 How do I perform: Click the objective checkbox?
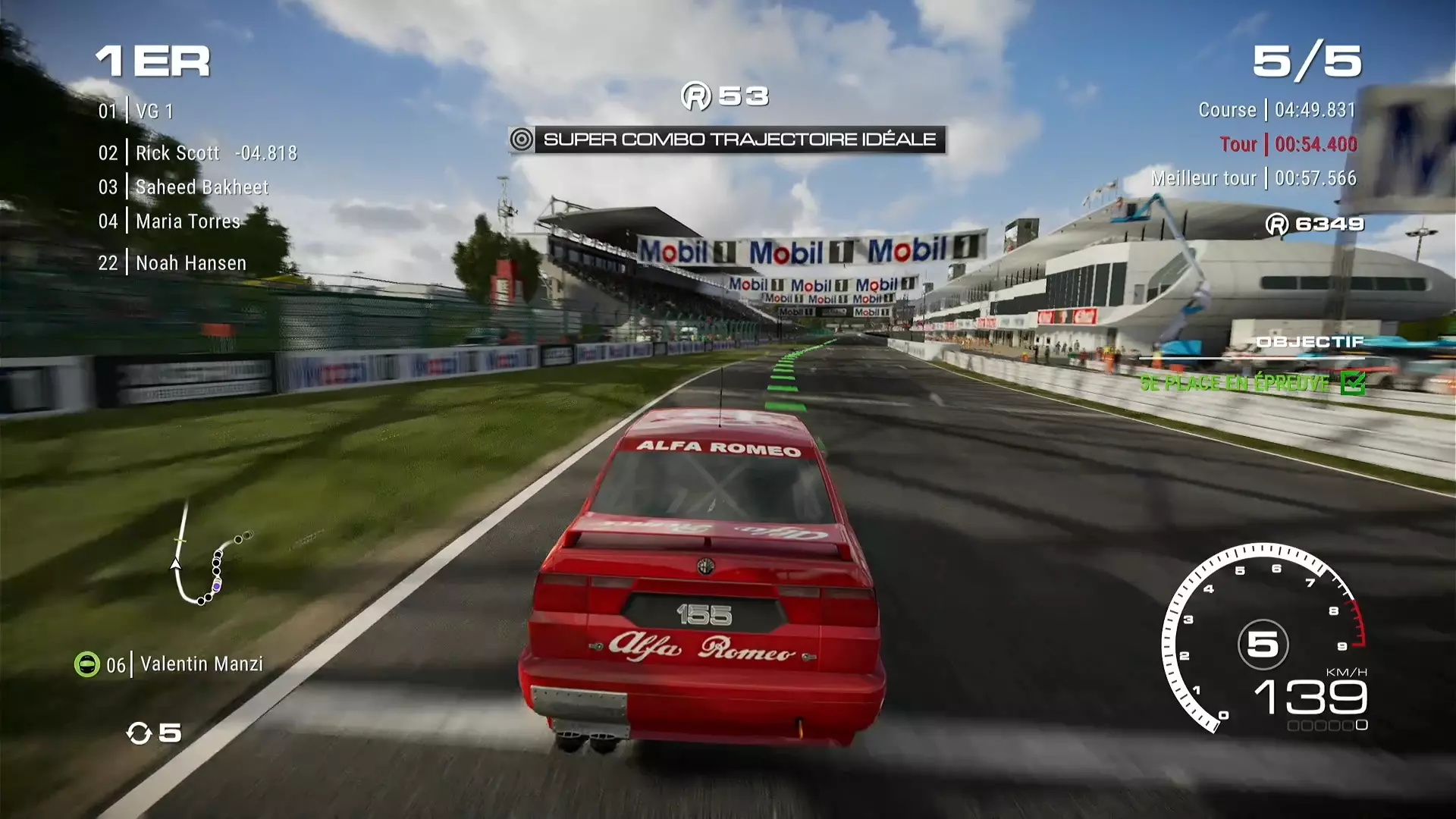click(1352, 383)
